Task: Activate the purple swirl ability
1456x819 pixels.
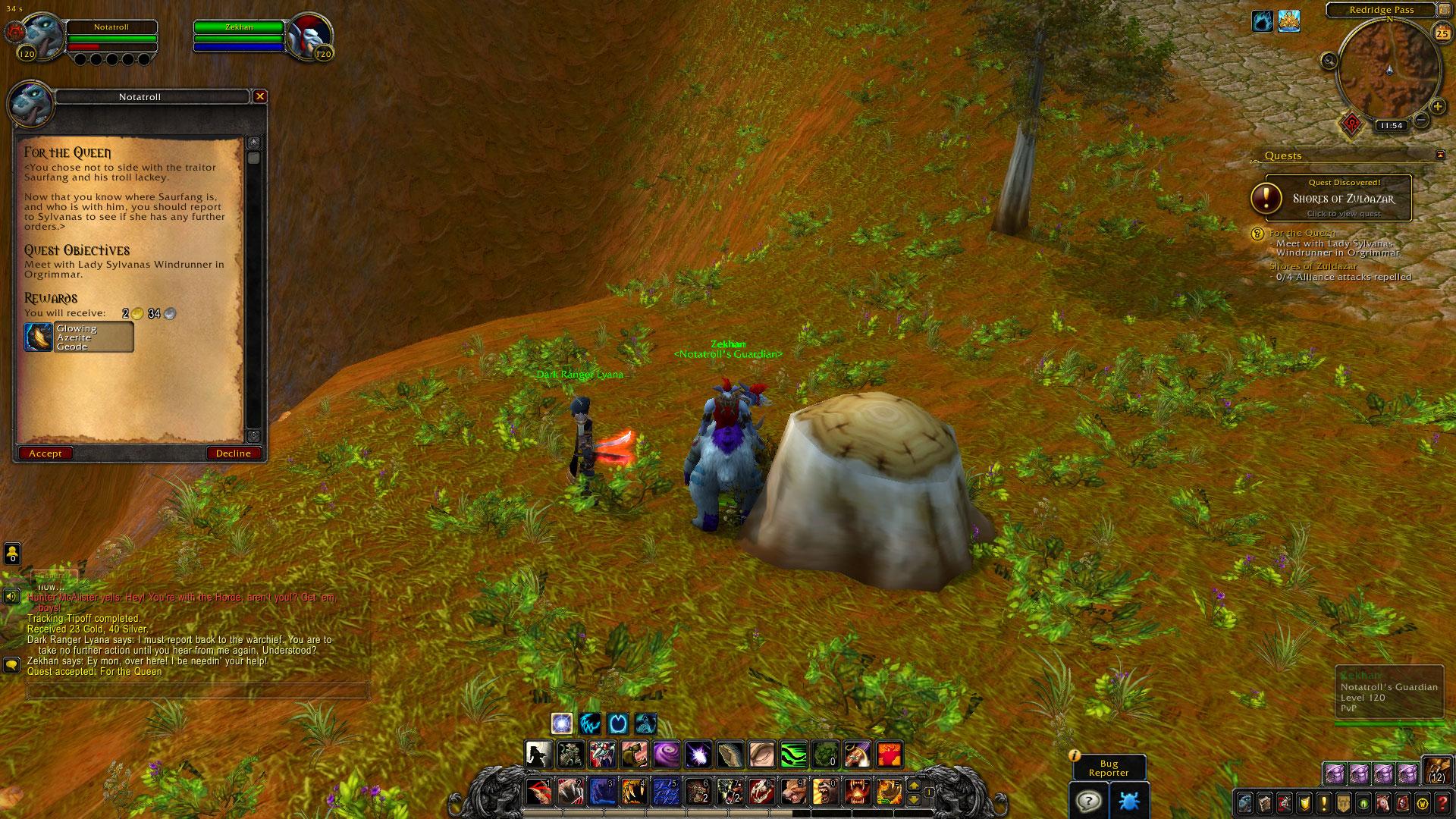Action: pos(667,755)
